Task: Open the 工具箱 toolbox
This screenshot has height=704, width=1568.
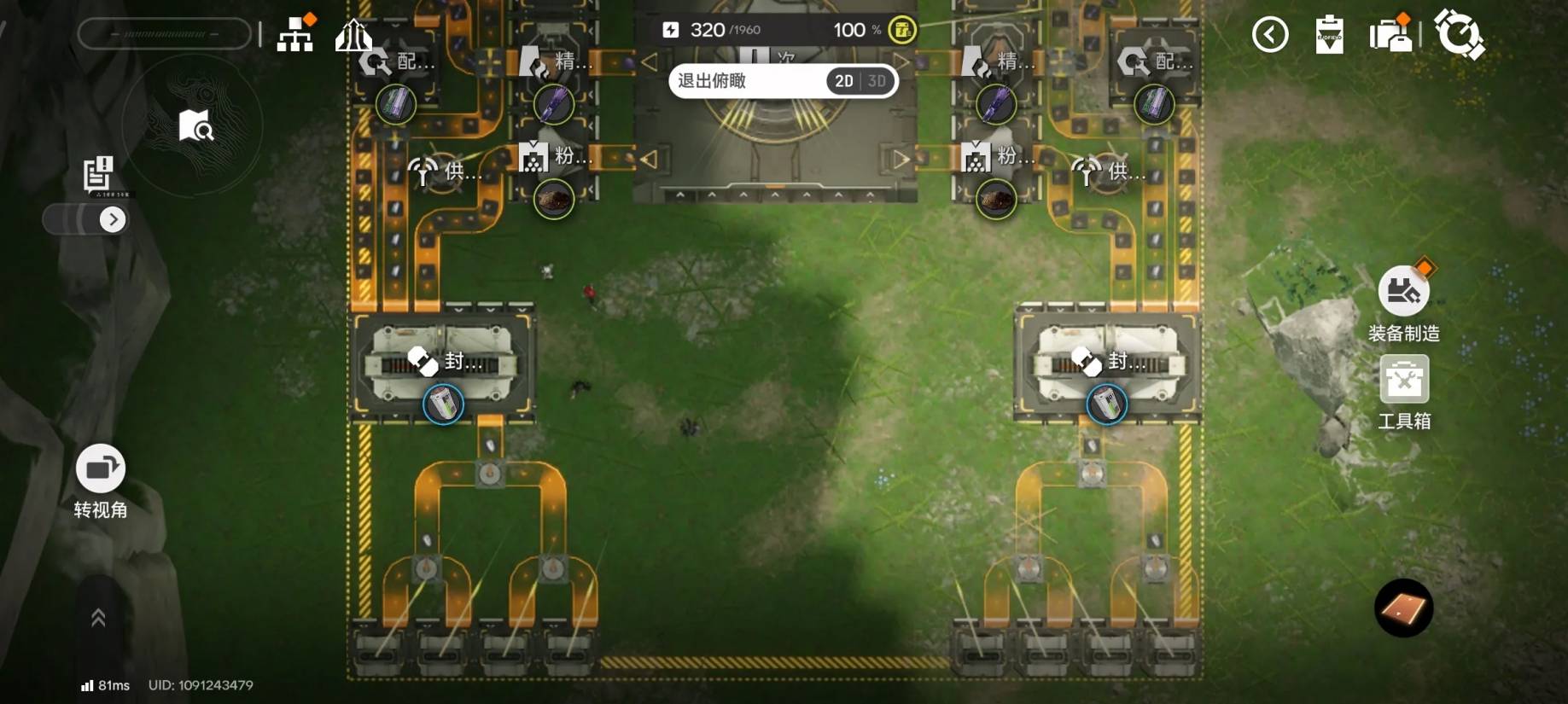Action: (1404, 381)
